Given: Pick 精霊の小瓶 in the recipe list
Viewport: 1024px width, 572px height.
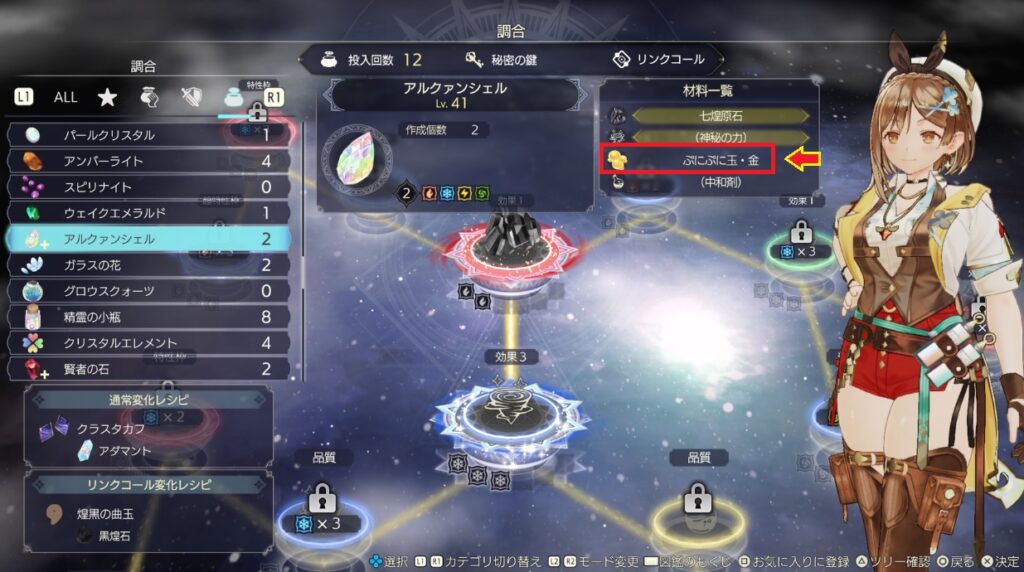Looking at the screenshot, I should [150, 317].
